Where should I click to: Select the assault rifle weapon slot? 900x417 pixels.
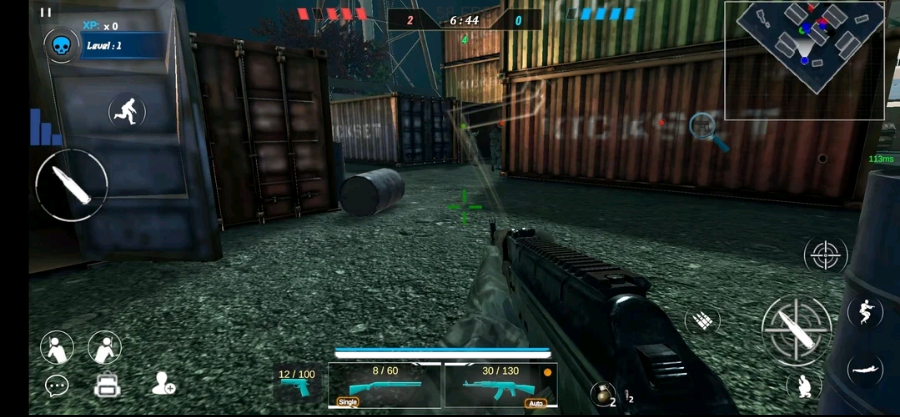(x=500, y=385)
